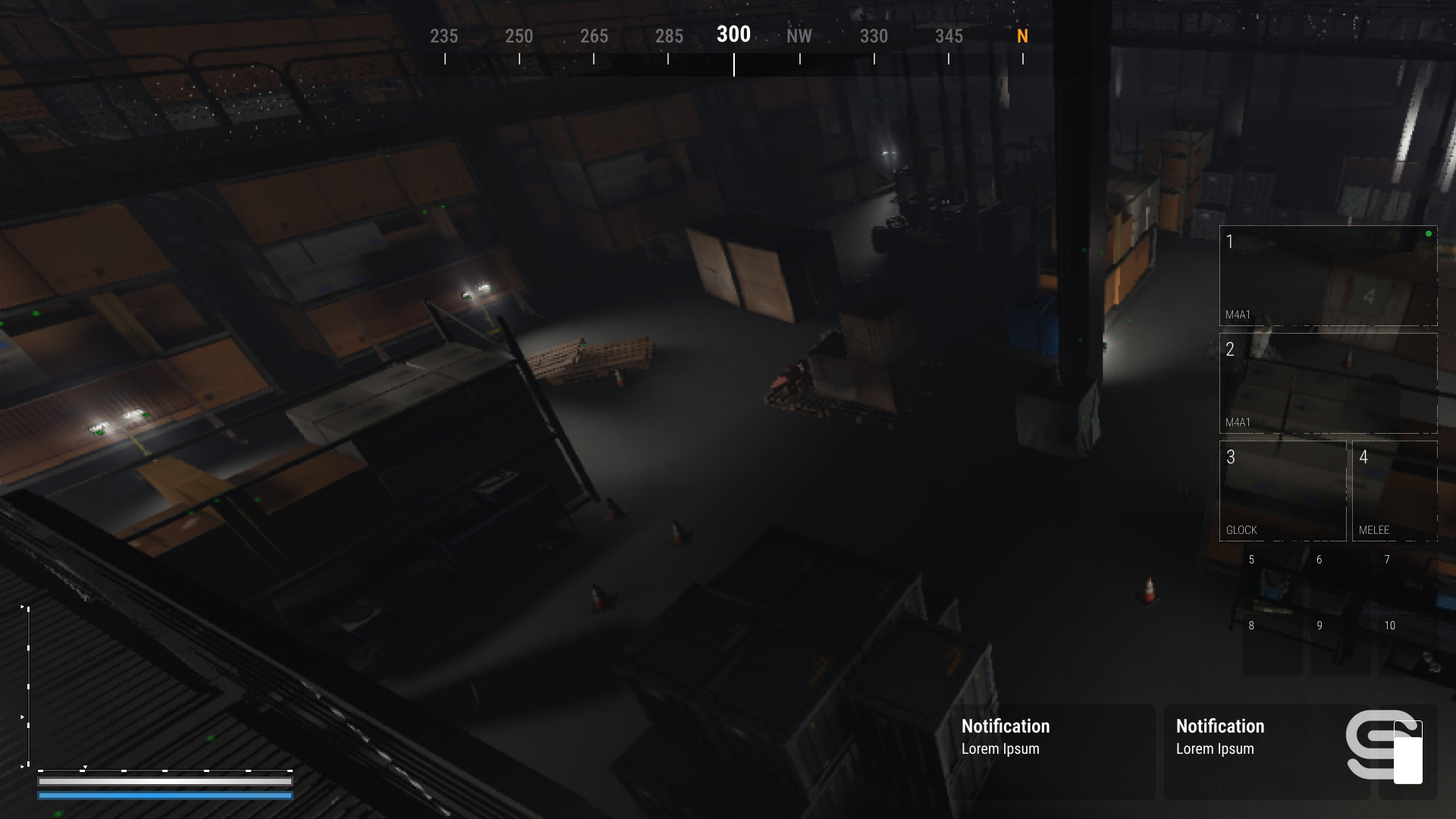Pick quick slot number 9
Viewport: 1456px width, 819px height.
point(1340,647)
